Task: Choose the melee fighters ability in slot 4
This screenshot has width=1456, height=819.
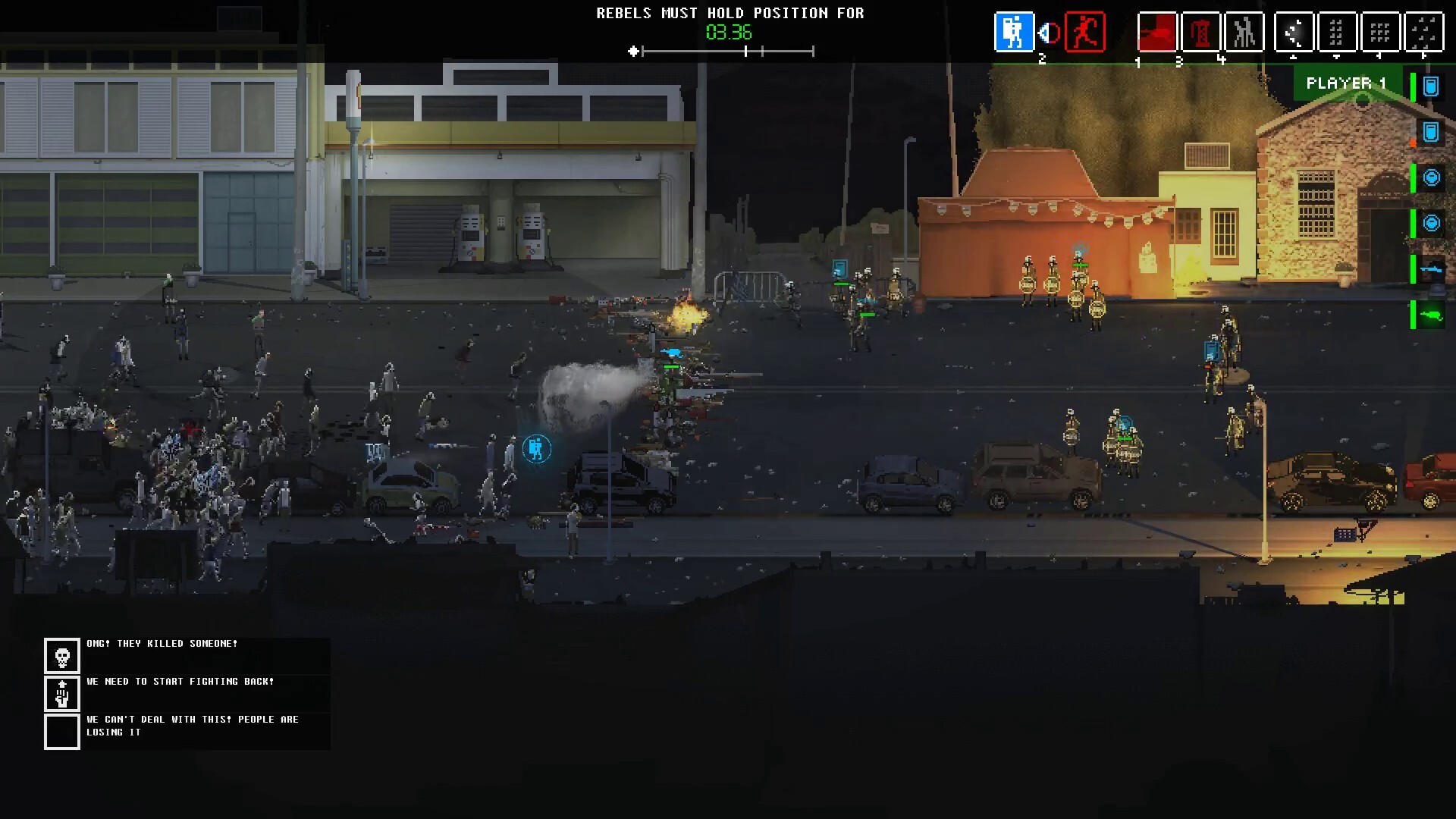Action: (1244, 32)
